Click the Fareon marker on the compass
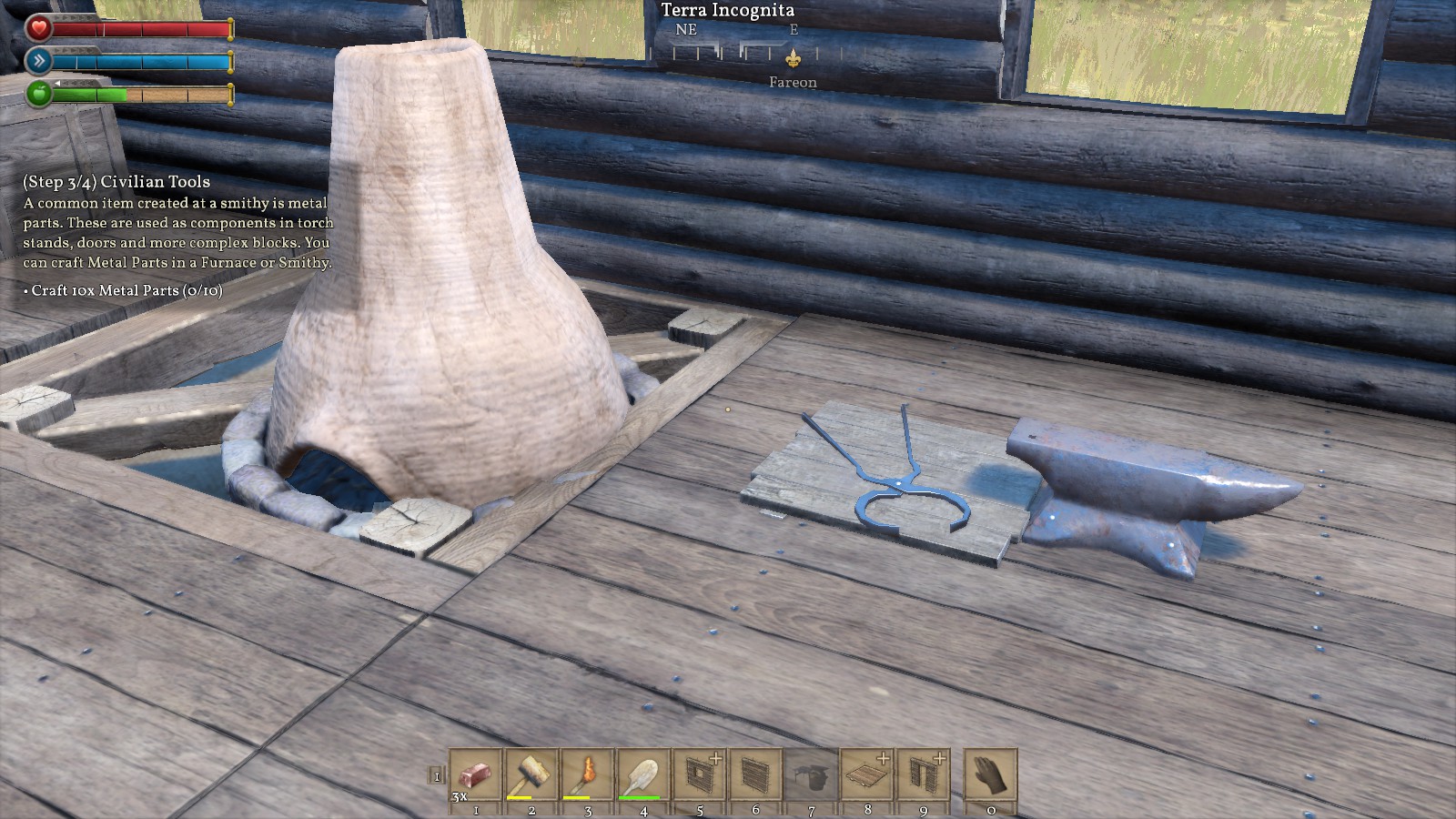The width and height of the screenshot is (1456, 819). 793,60
